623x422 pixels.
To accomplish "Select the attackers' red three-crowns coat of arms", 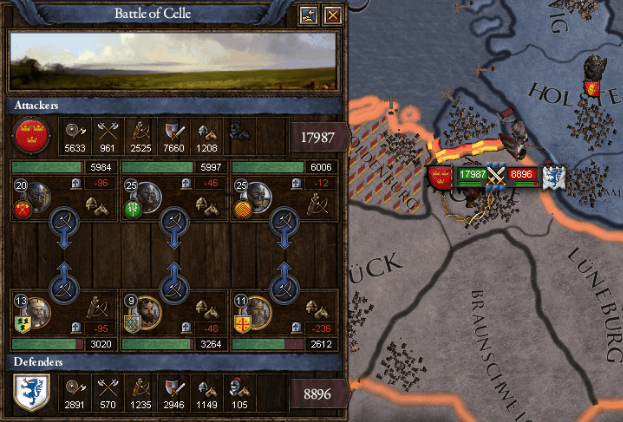I will tap(28, 133).
